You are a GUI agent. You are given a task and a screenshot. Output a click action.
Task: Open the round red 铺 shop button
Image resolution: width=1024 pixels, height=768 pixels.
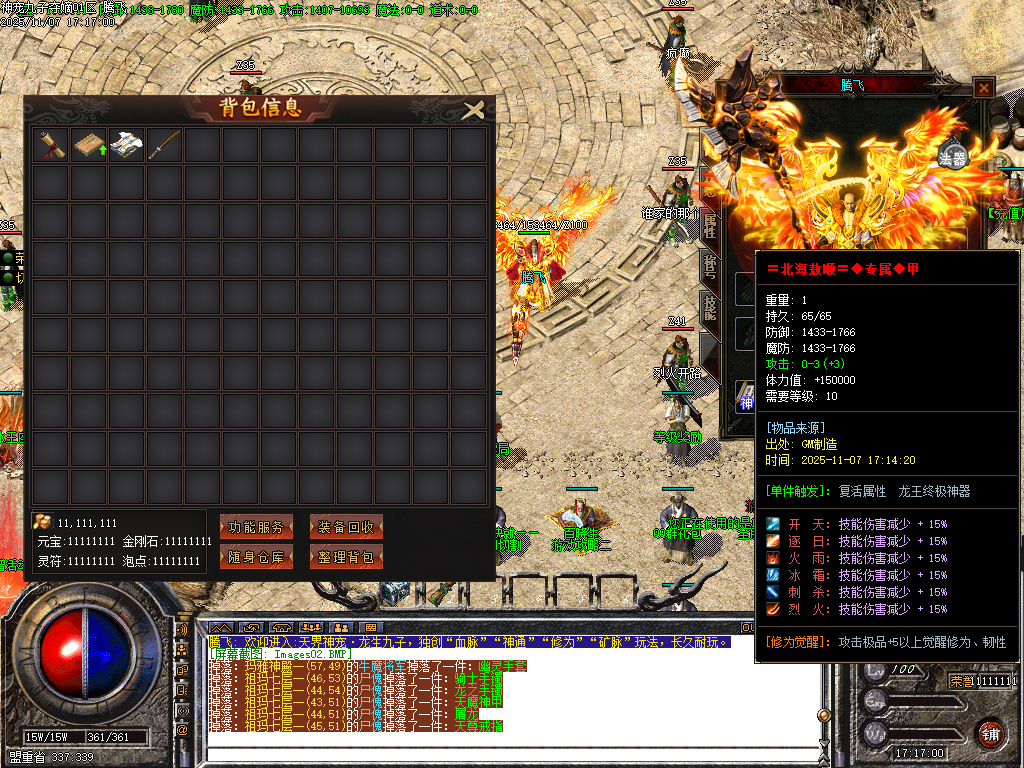pos(991,732)
